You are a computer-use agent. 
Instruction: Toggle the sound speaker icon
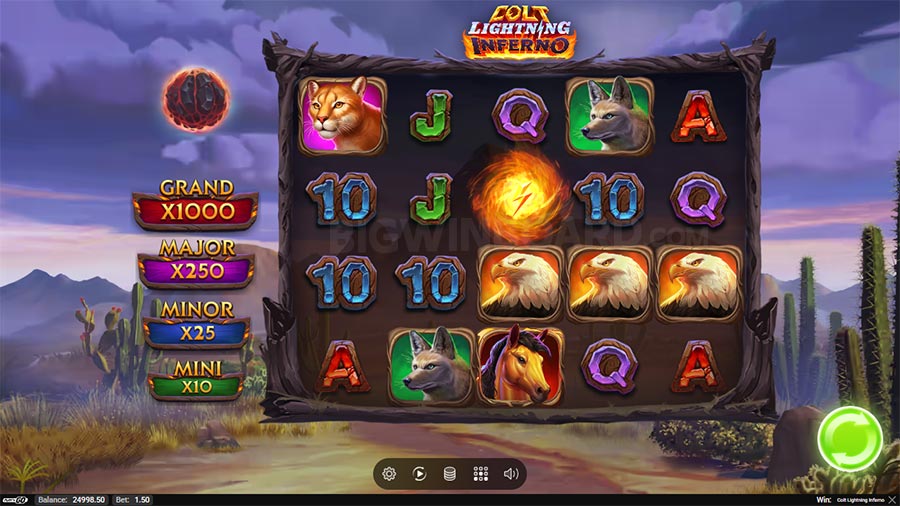(511, 474)
